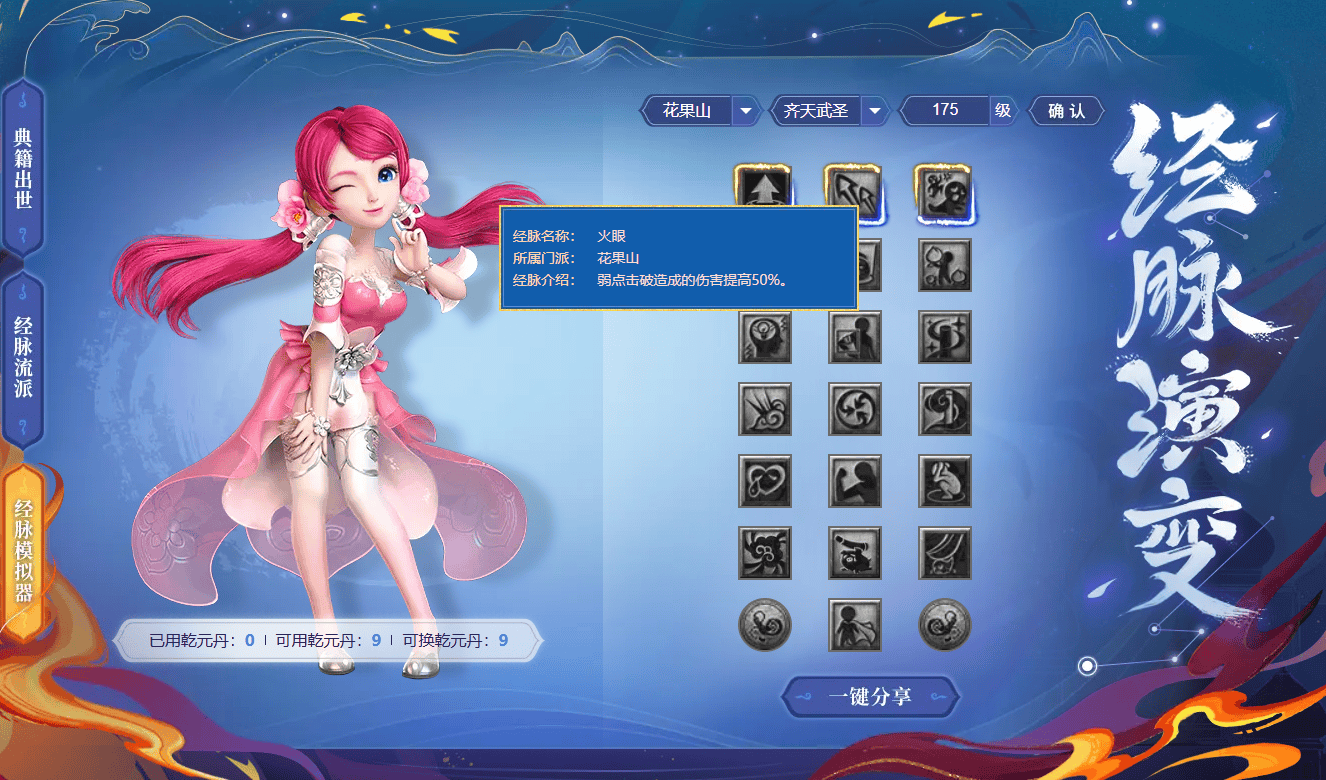The image size is (1326, 780).
Task: Expand the 齐天武圣 style dropdown
Action: pos(875,111)
